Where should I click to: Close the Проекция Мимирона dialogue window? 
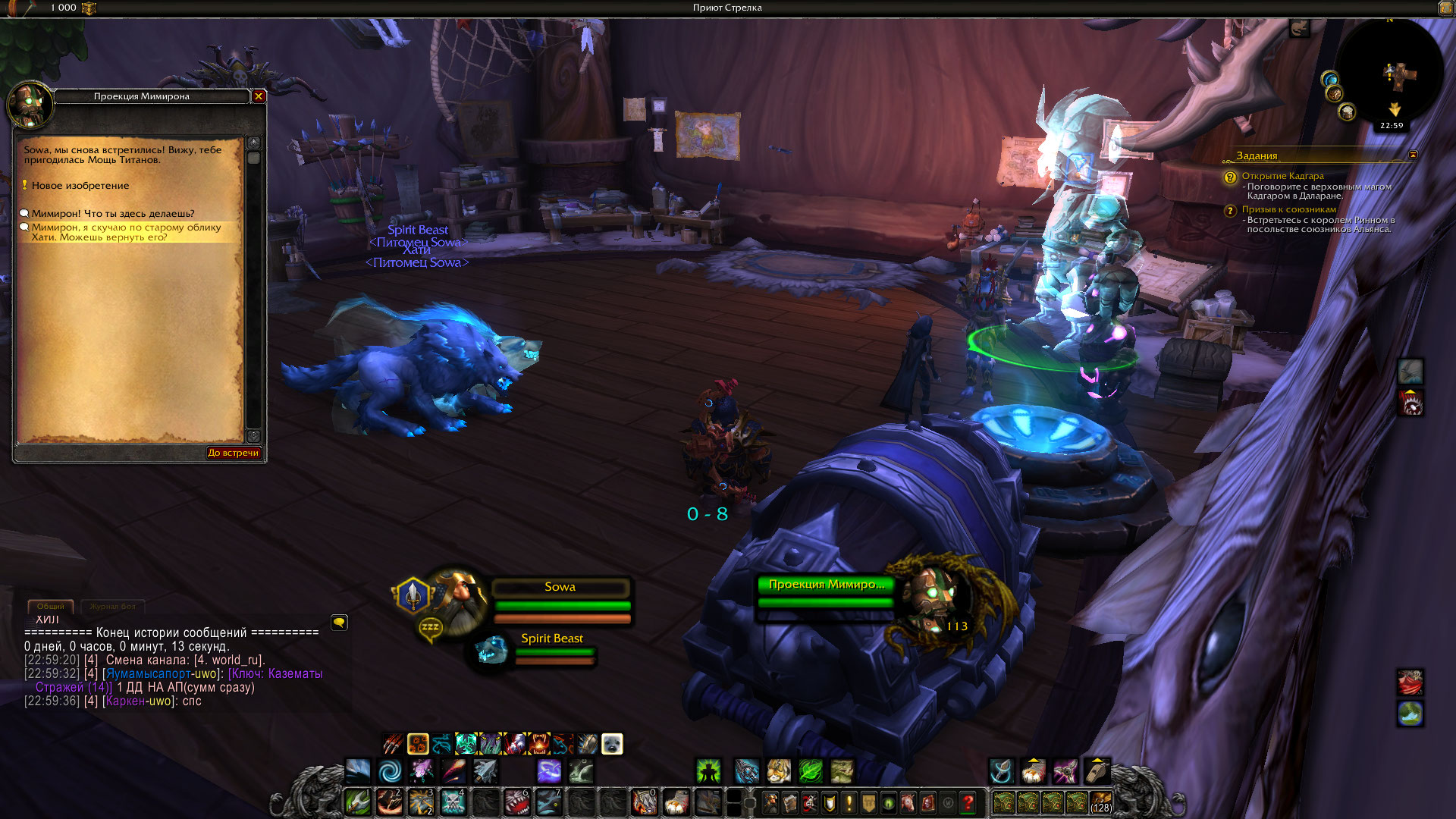click(x=259, y=96)
